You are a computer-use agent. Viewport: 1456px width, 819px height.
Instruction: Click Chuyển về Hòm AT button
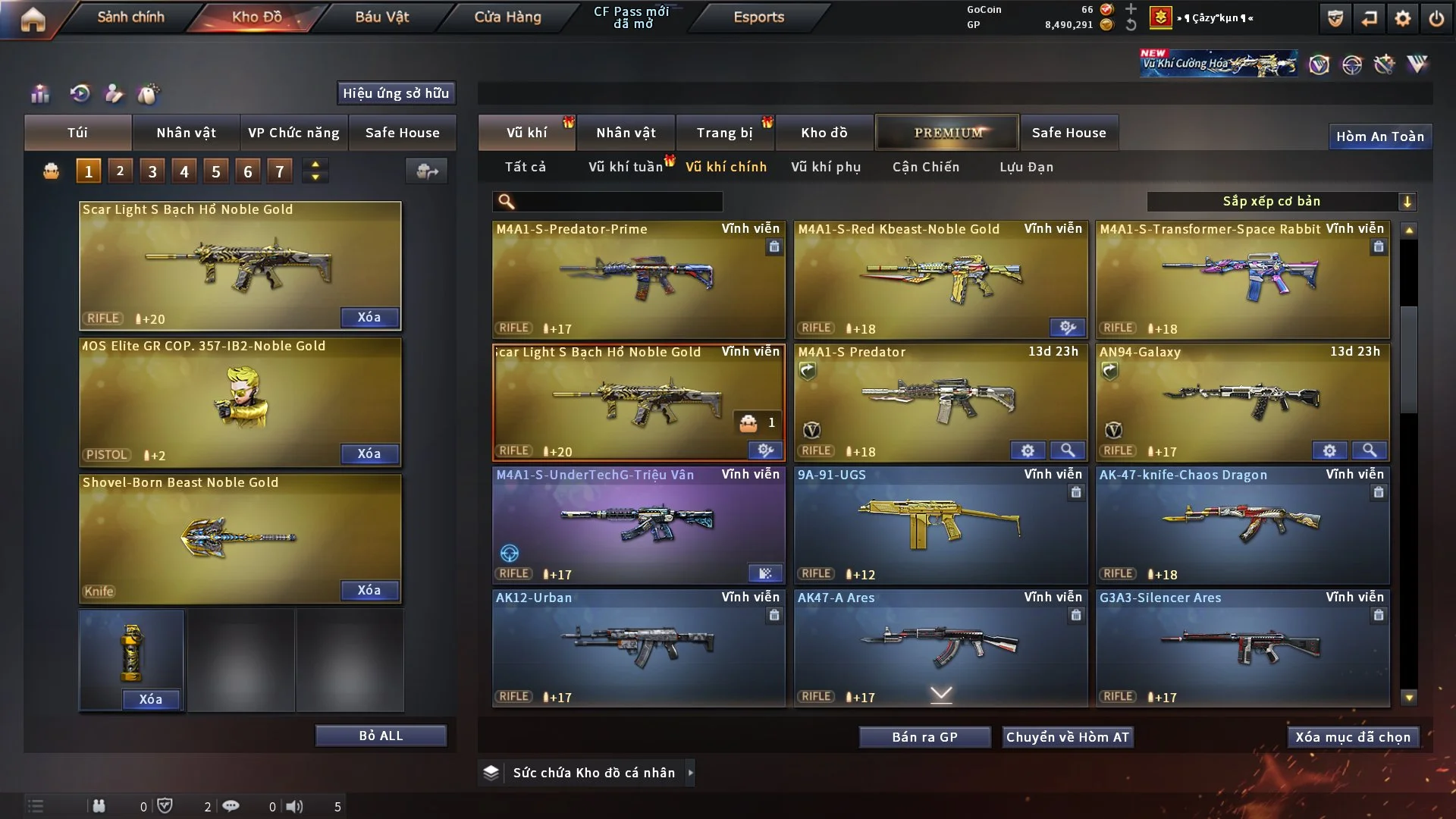tap(1067, 737)
